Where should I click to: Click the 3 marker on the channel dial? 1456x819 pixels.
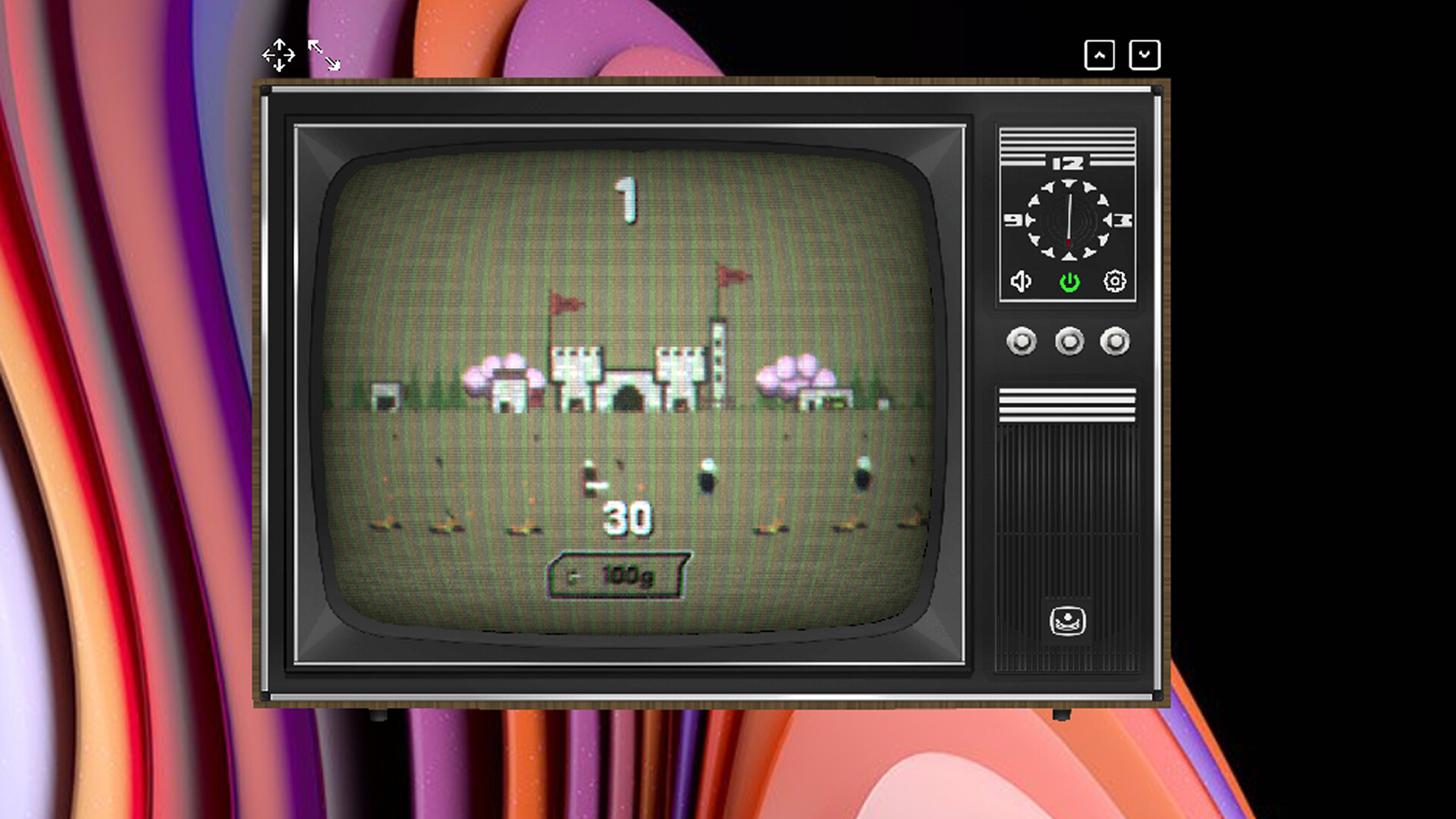click(1123, 221)
